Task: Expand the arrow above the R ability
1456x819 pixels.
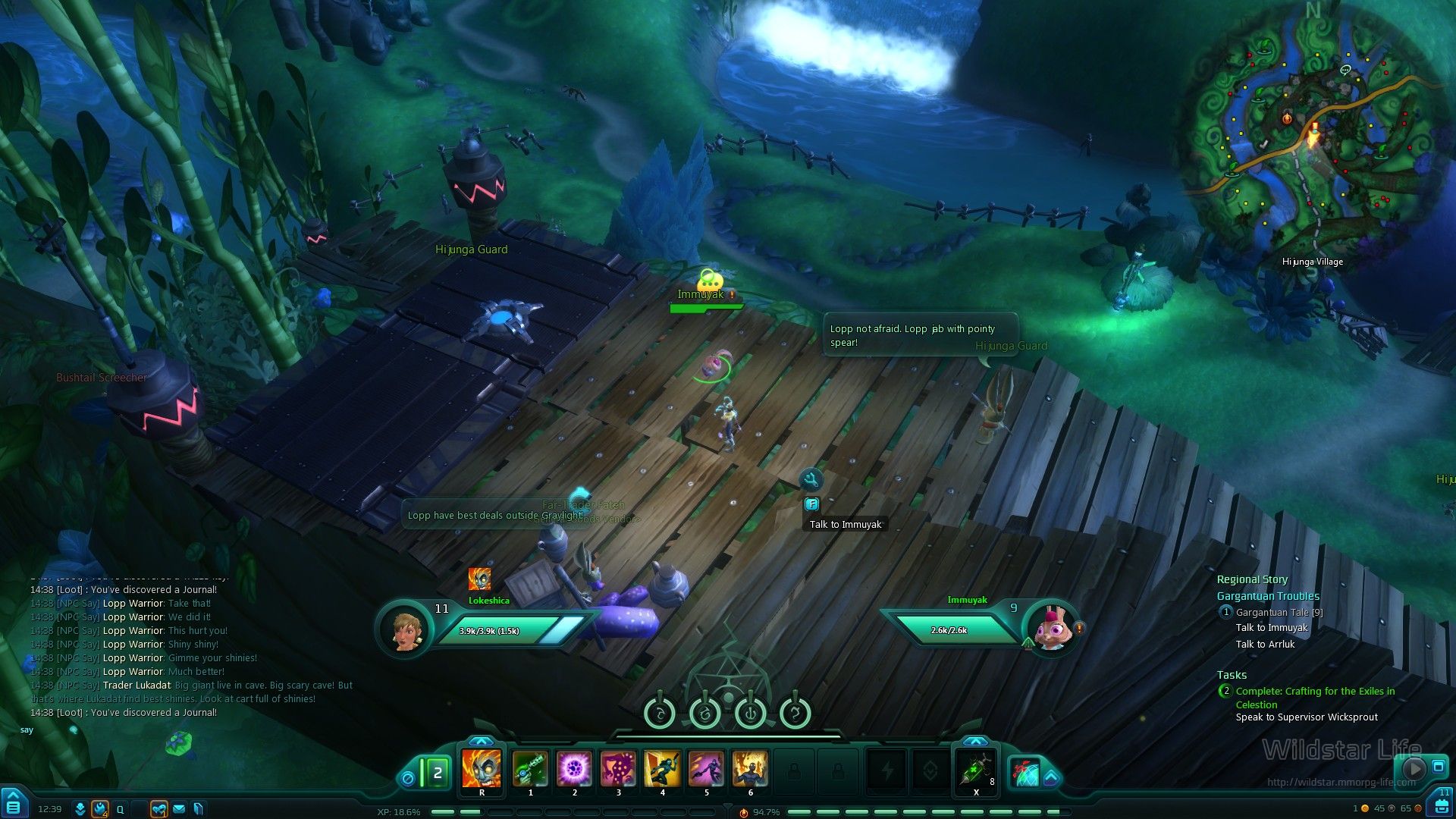Action: pyautogui.click(x=481, y=741)
